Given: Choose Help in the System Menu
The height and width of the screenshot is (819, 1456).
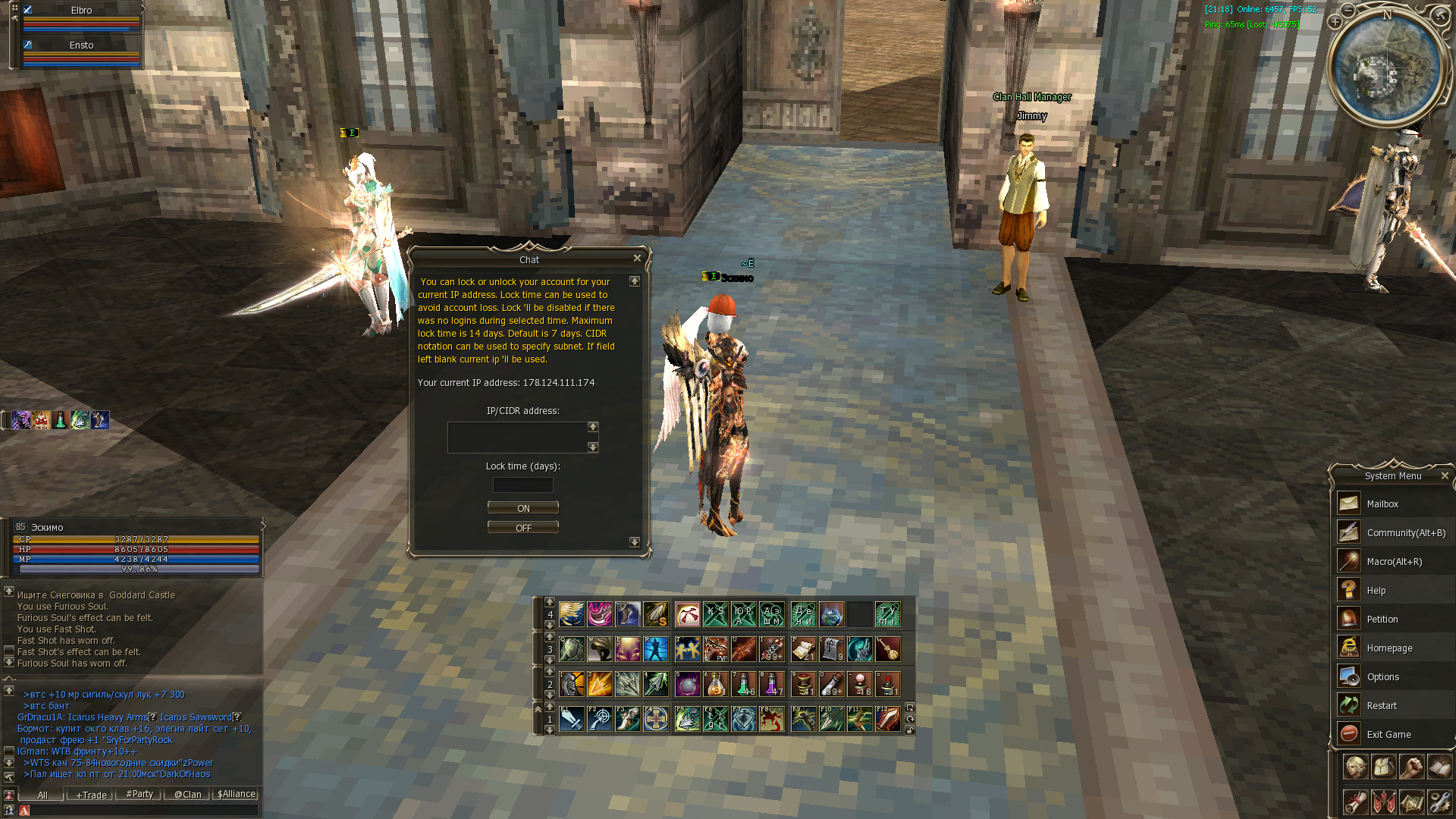Looking at the screenshot, I should point(1376,591).
